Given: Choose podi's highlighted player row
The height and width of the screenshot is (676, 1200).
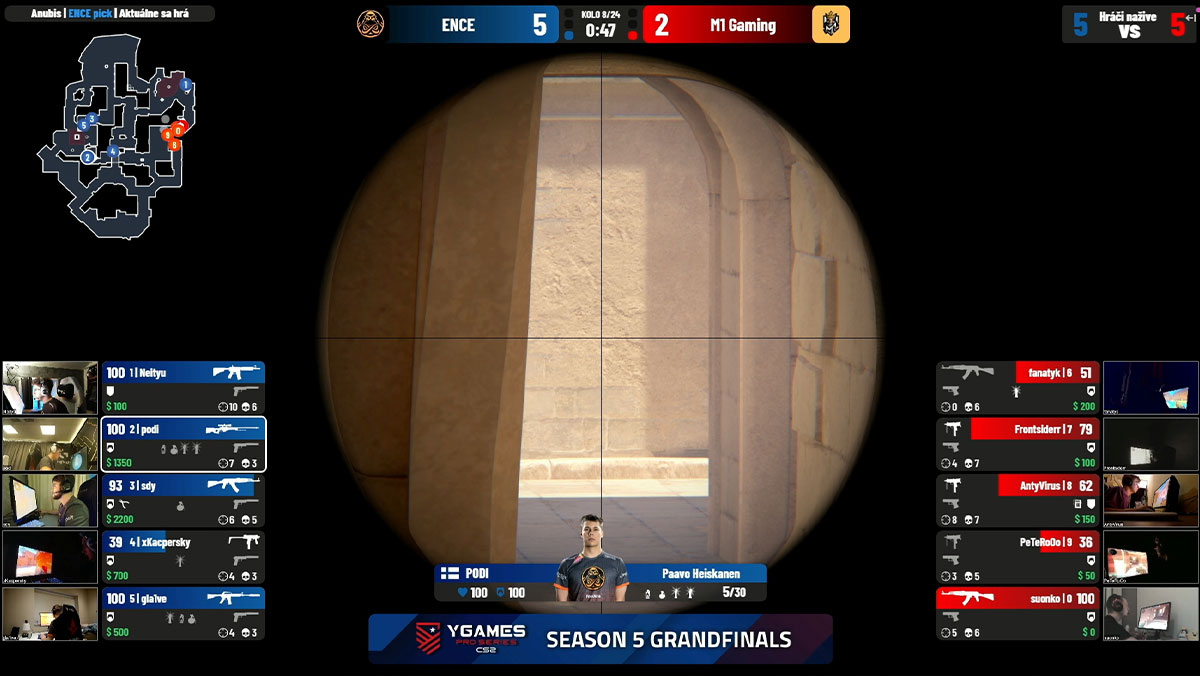Looking at the screenshot, I should pos(183,444).
